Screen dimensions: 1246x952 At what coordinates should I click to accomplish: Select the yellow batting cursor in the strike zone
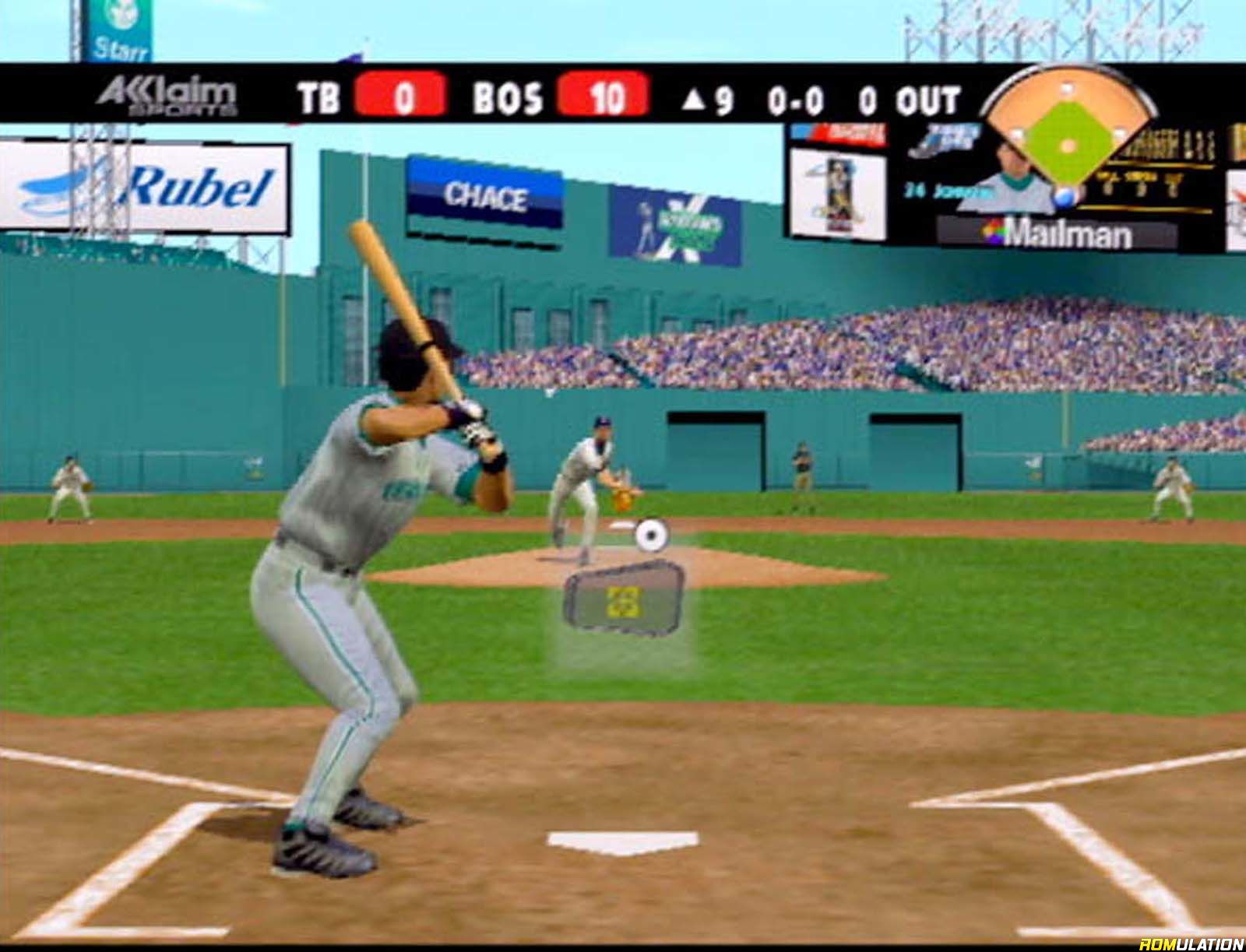coord(623,602)
